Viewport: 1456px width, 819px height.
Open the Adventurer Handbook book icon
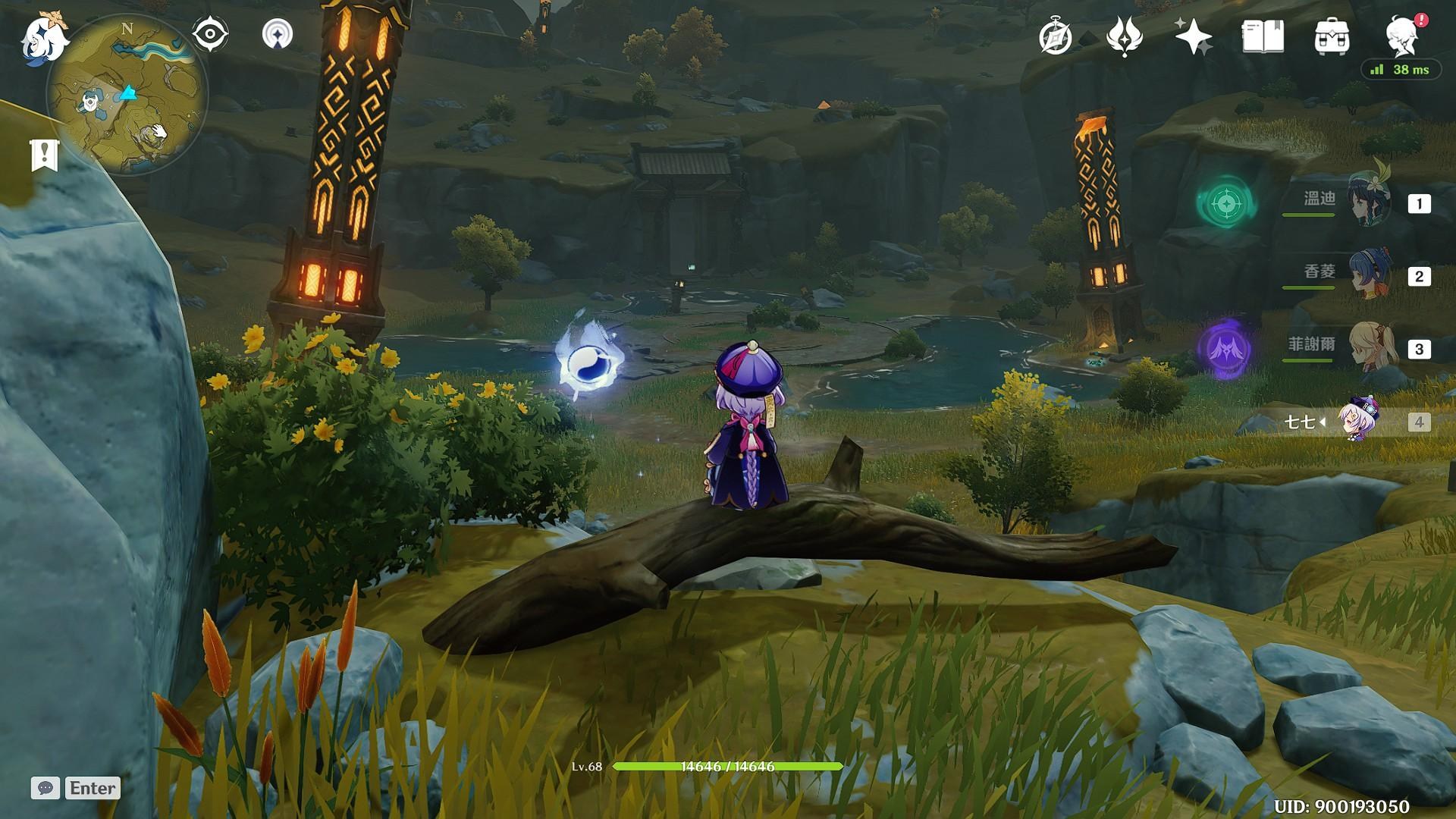click(1263, 36)
